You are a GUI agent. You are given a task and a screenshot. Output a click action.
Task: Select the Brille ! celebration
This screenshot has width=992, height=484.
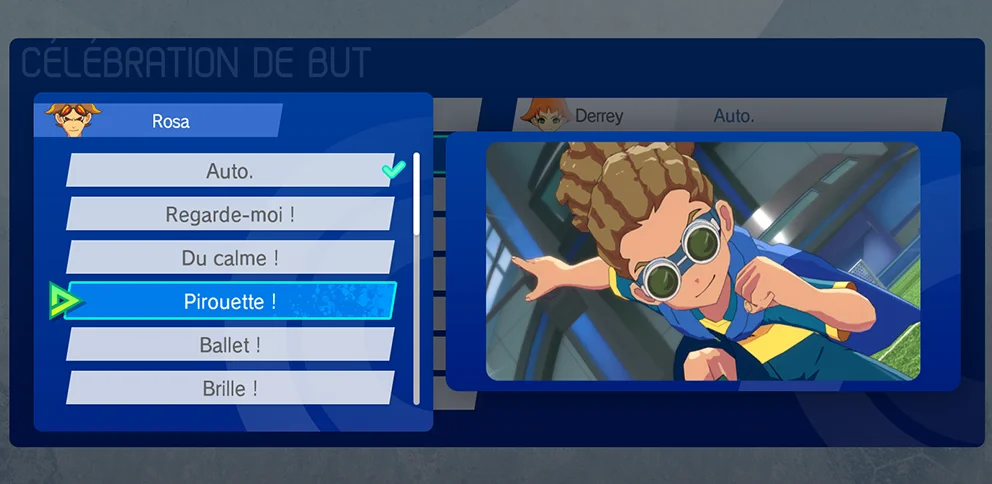tap(230, 388)
